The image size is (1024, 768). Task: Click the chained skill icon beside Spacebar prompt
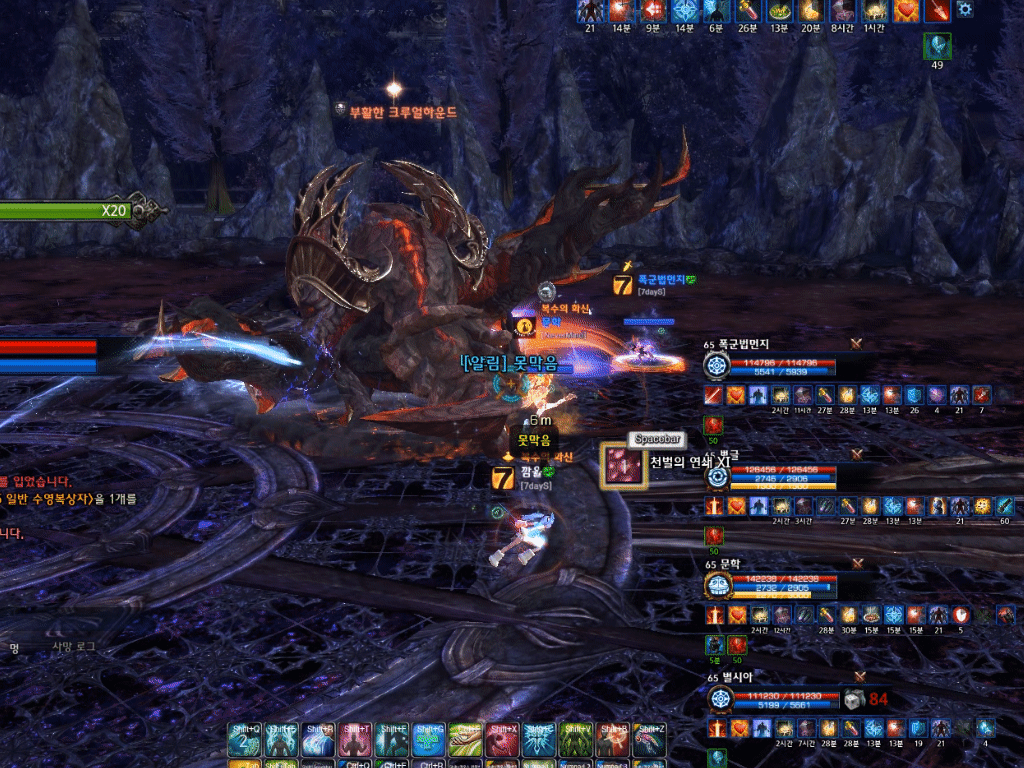(x=623, y=466)
